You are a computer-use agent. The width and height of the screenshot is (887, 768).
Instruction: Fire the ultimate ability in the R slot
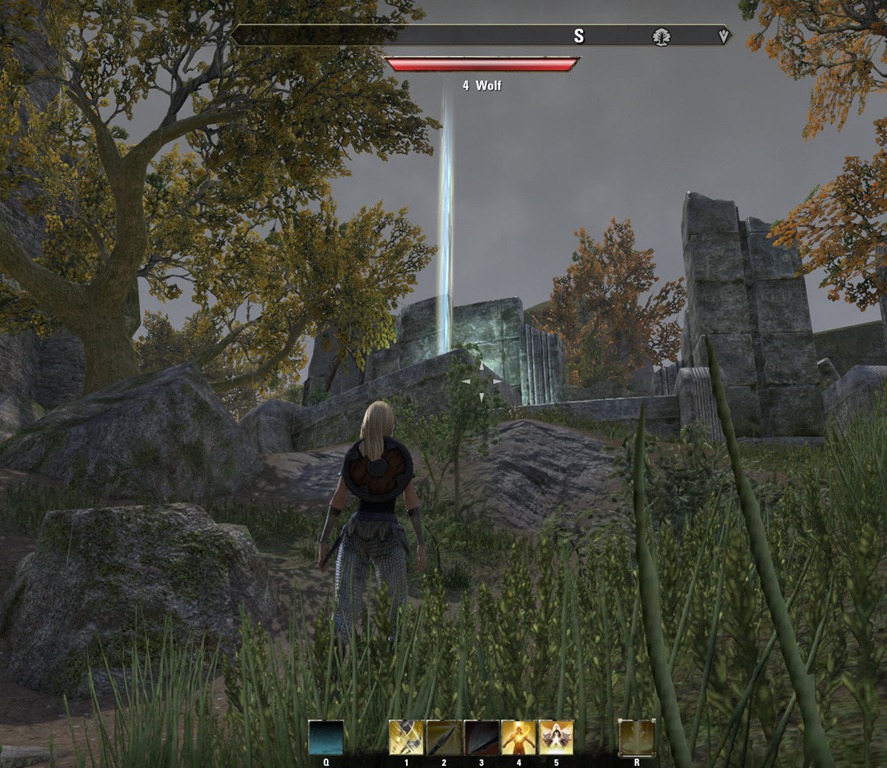point(636,737)
